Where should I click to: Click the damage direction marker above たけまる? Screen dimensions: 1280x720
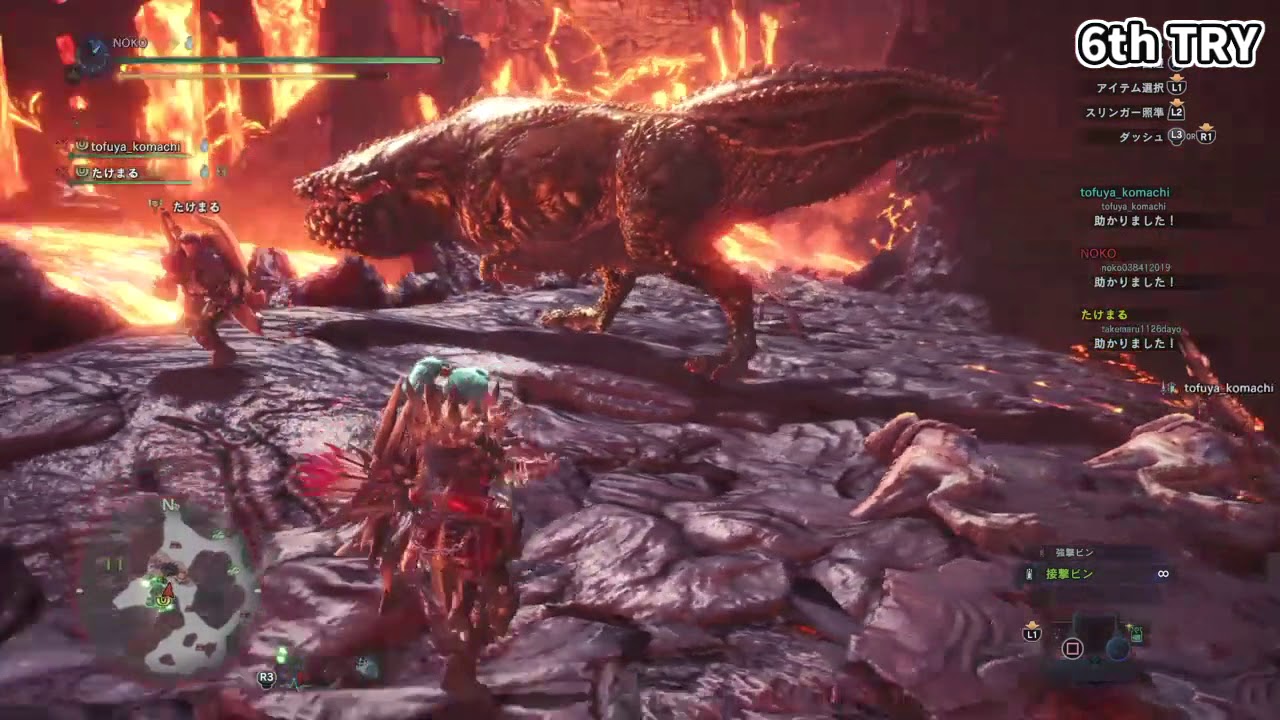click(x=155, y=204)
